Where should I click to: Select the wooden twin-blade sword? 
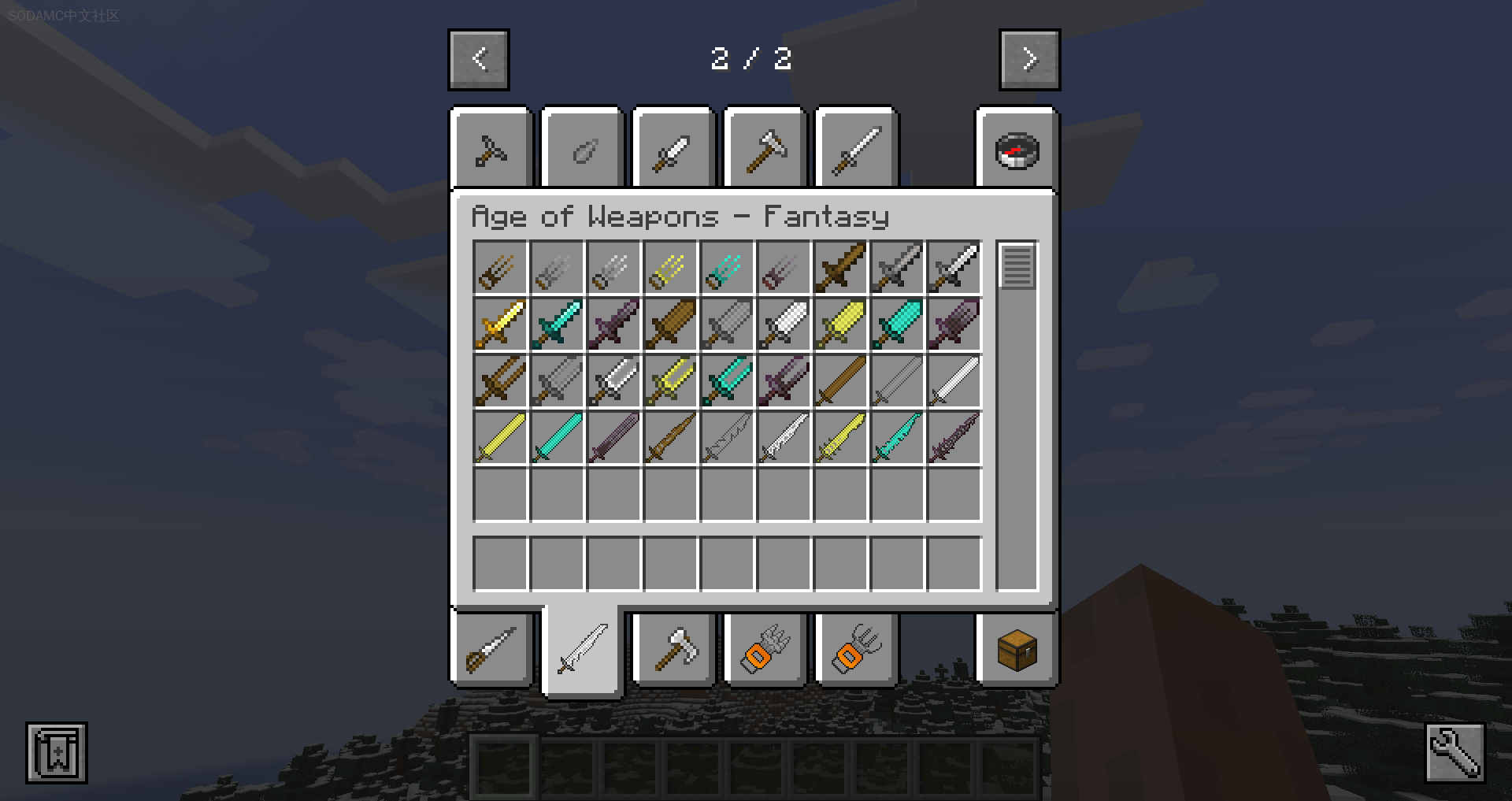(x=500, y=381)
